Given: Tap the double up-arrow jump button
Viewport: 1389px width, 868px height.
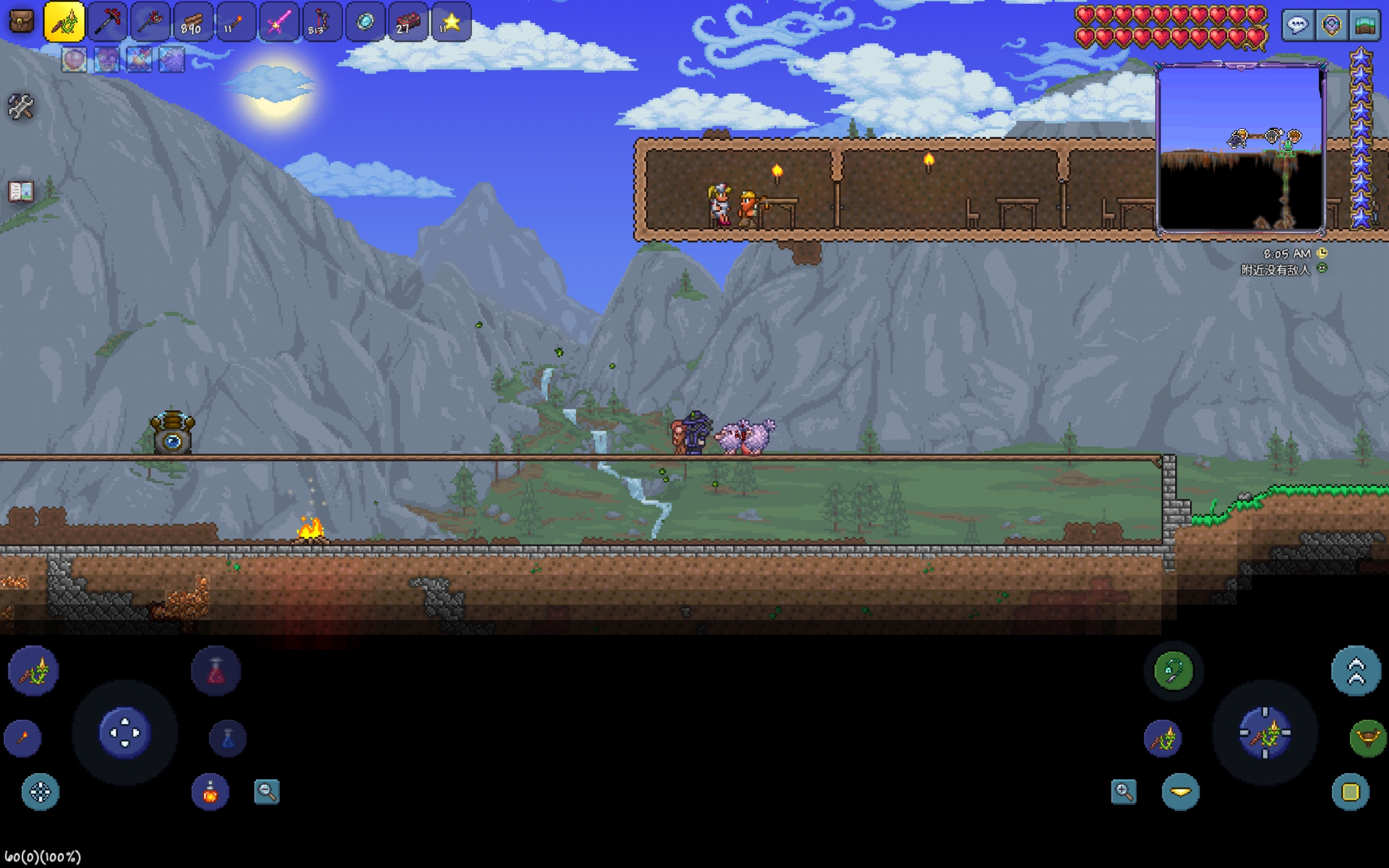Looking at the screenshot, I should 1356,671.
